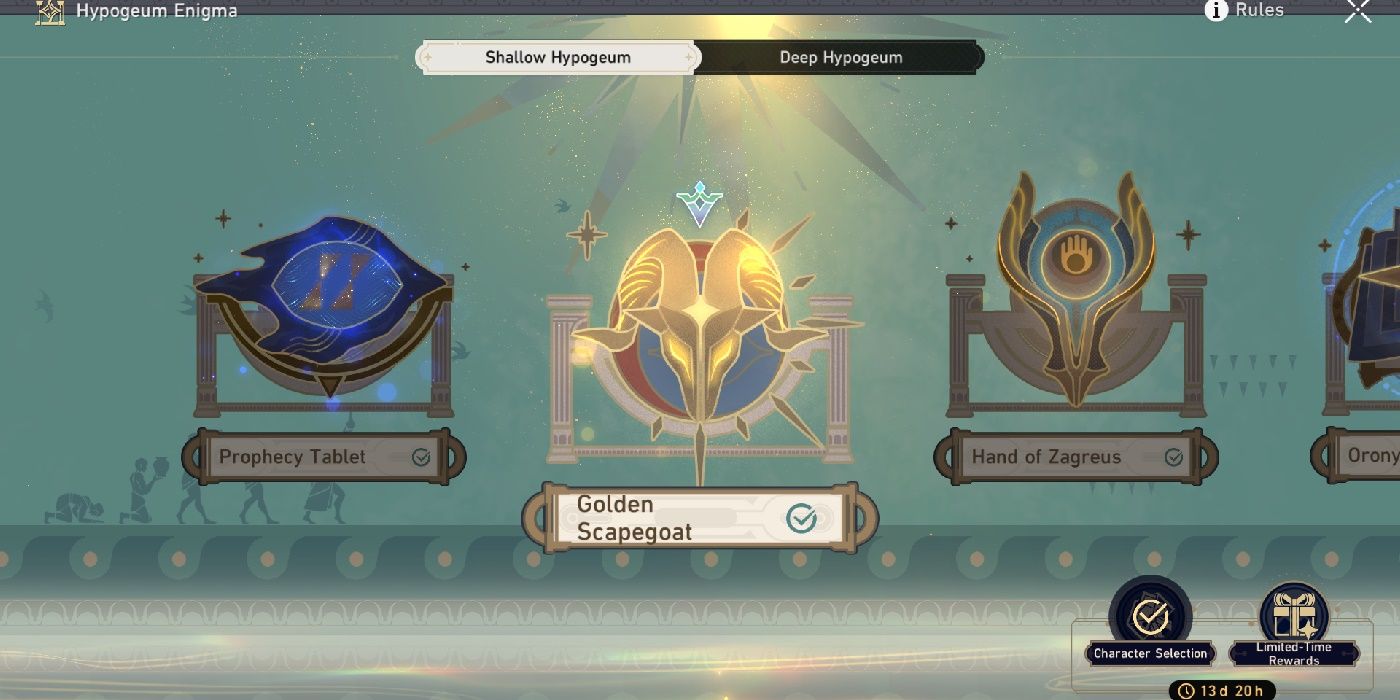Screen dimensions: 1400x700
Task: Open Character Selection
Action: 1150,622
